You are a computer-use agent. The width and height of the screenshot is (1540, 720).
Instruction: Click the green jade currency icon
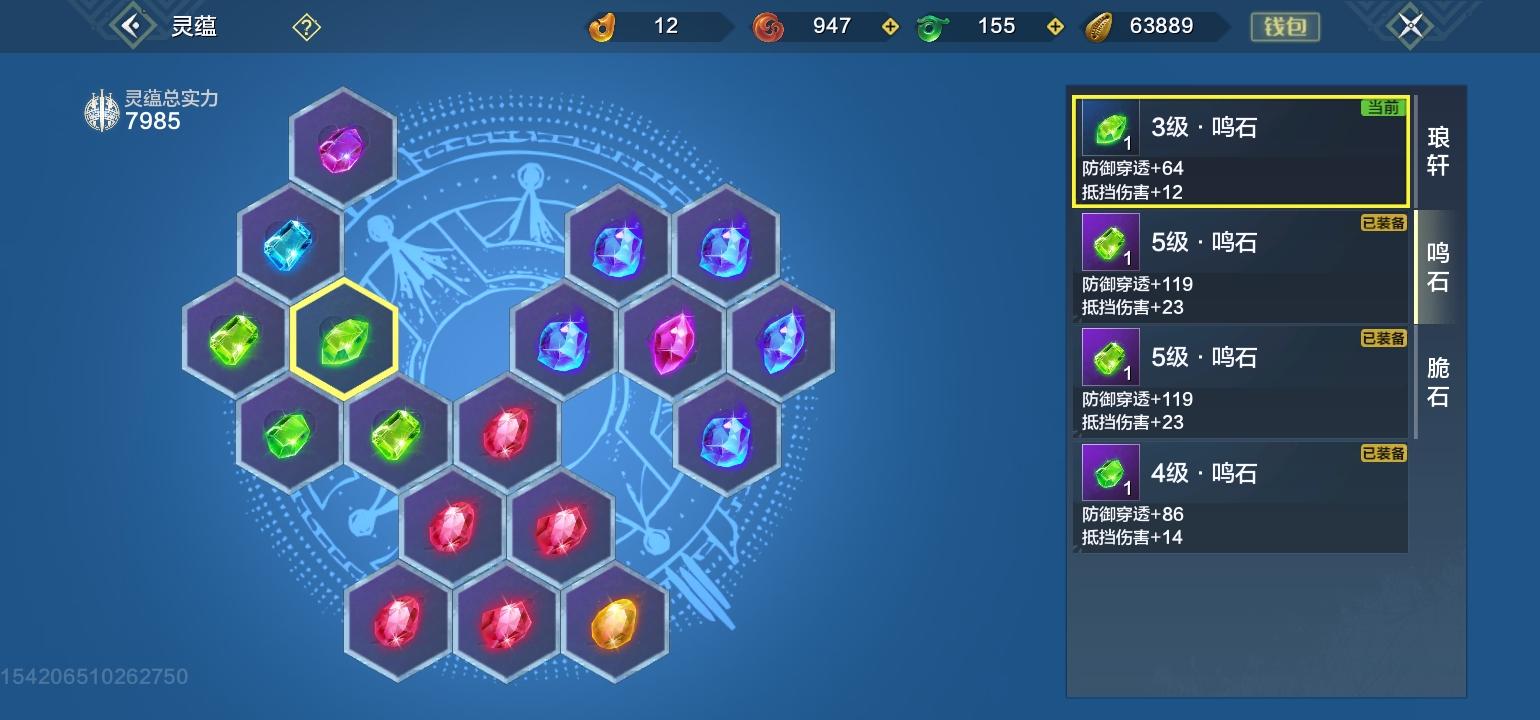coord(934,26)
